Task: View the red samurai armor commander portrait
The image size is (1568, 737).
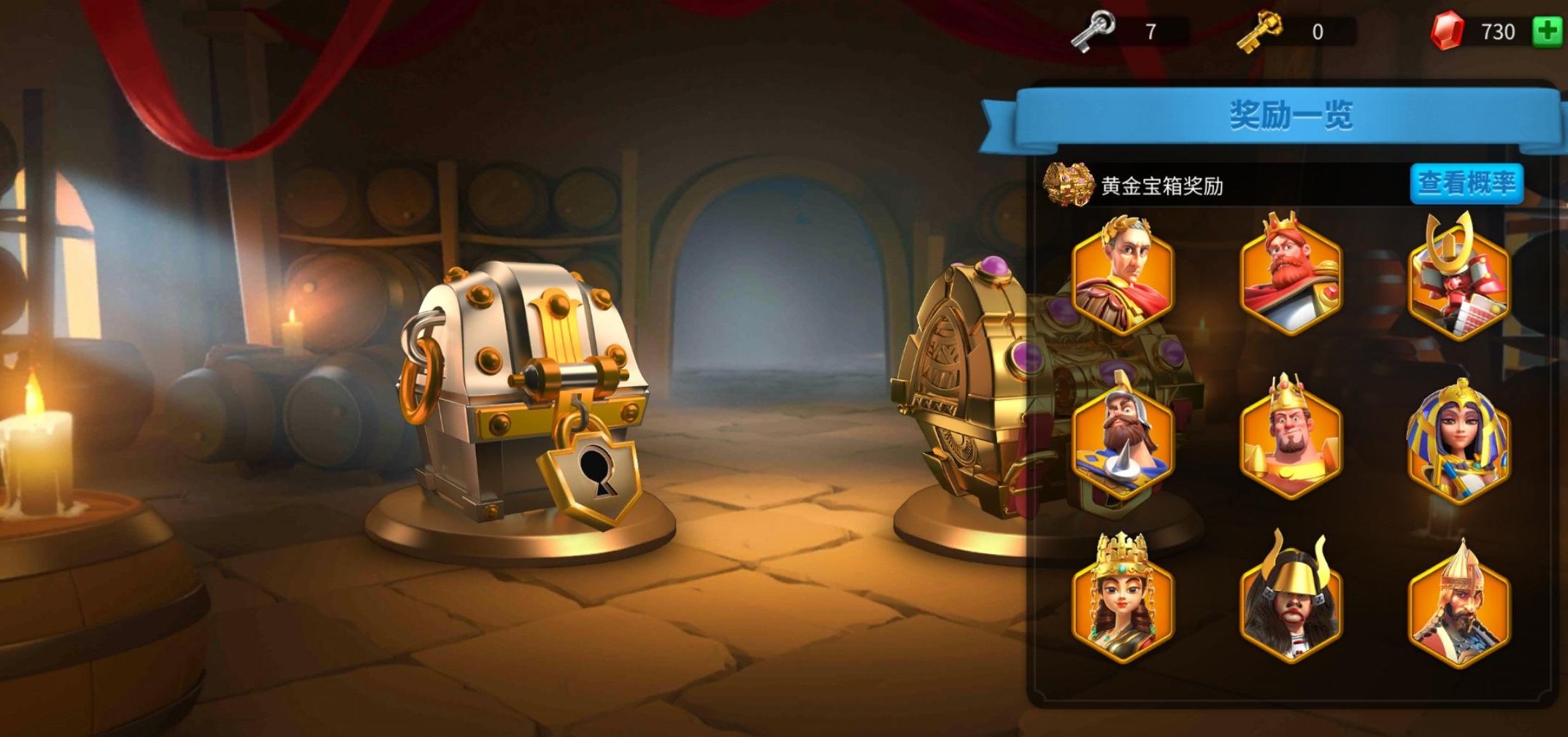Action: coord(1458,277)
